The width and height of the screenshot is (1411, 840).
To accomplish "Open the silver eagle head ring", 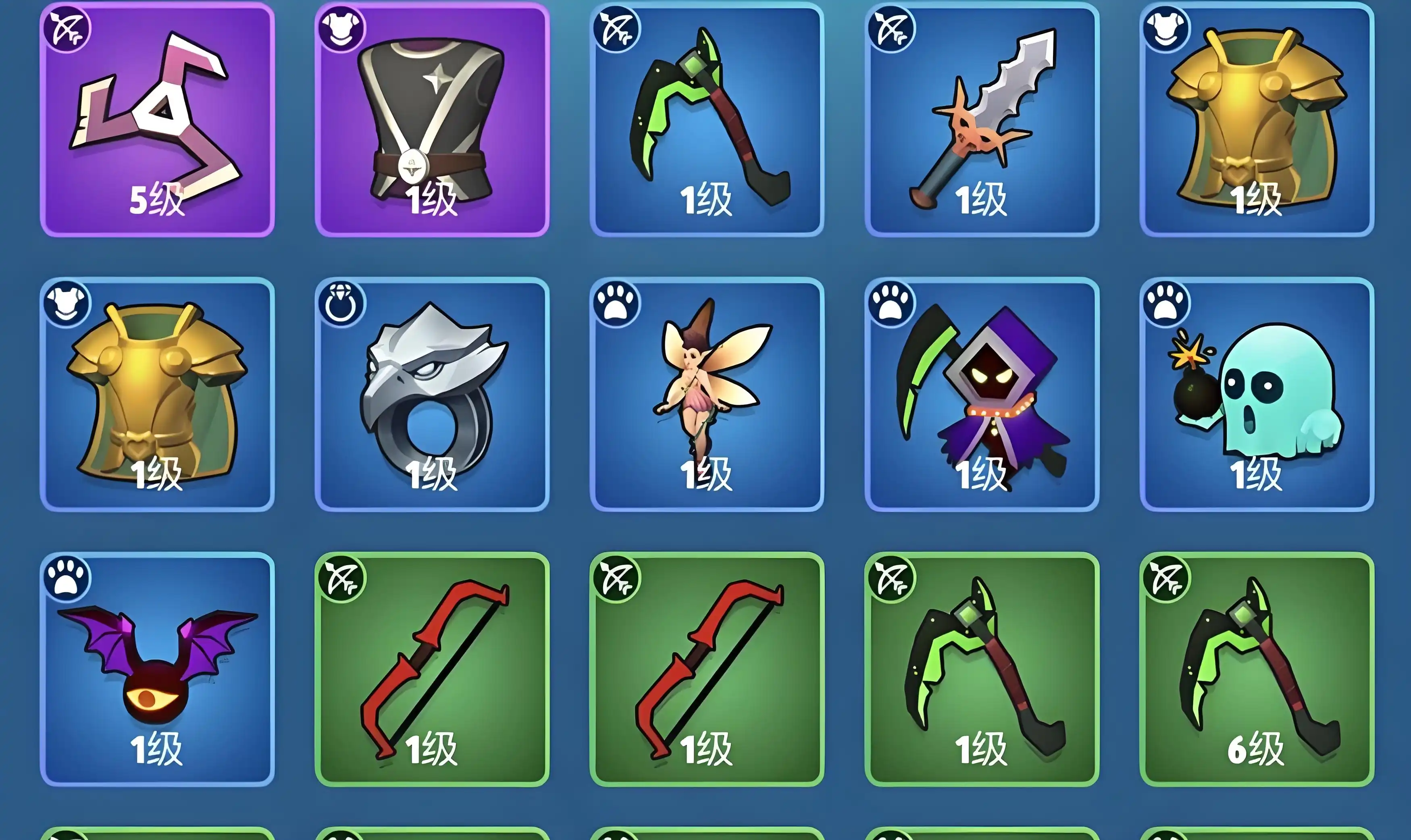I will click(x=432, y=394).
